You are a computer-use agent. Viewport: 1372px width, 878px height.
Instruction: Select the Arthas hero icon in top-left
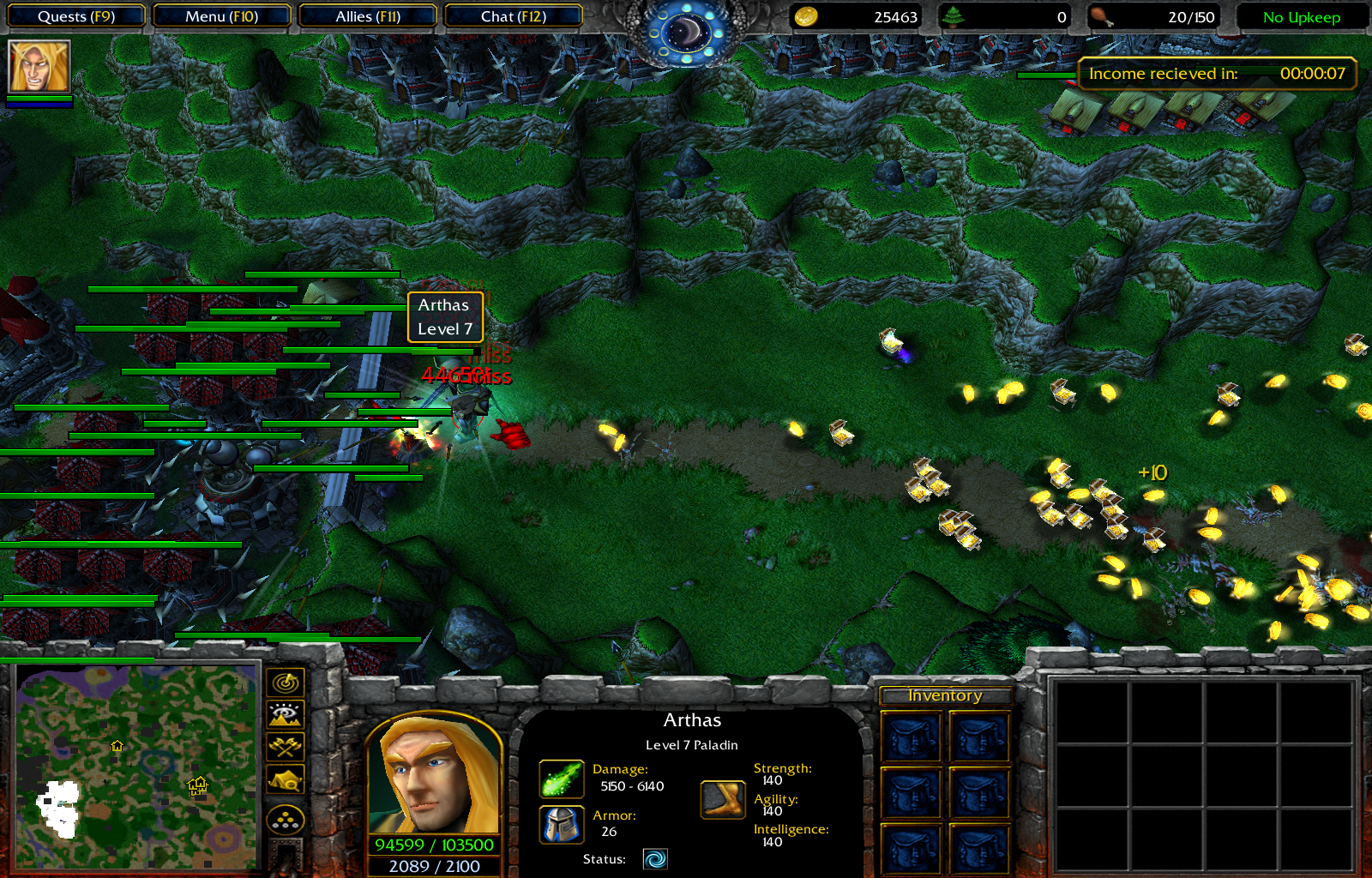tap(39, 67)
